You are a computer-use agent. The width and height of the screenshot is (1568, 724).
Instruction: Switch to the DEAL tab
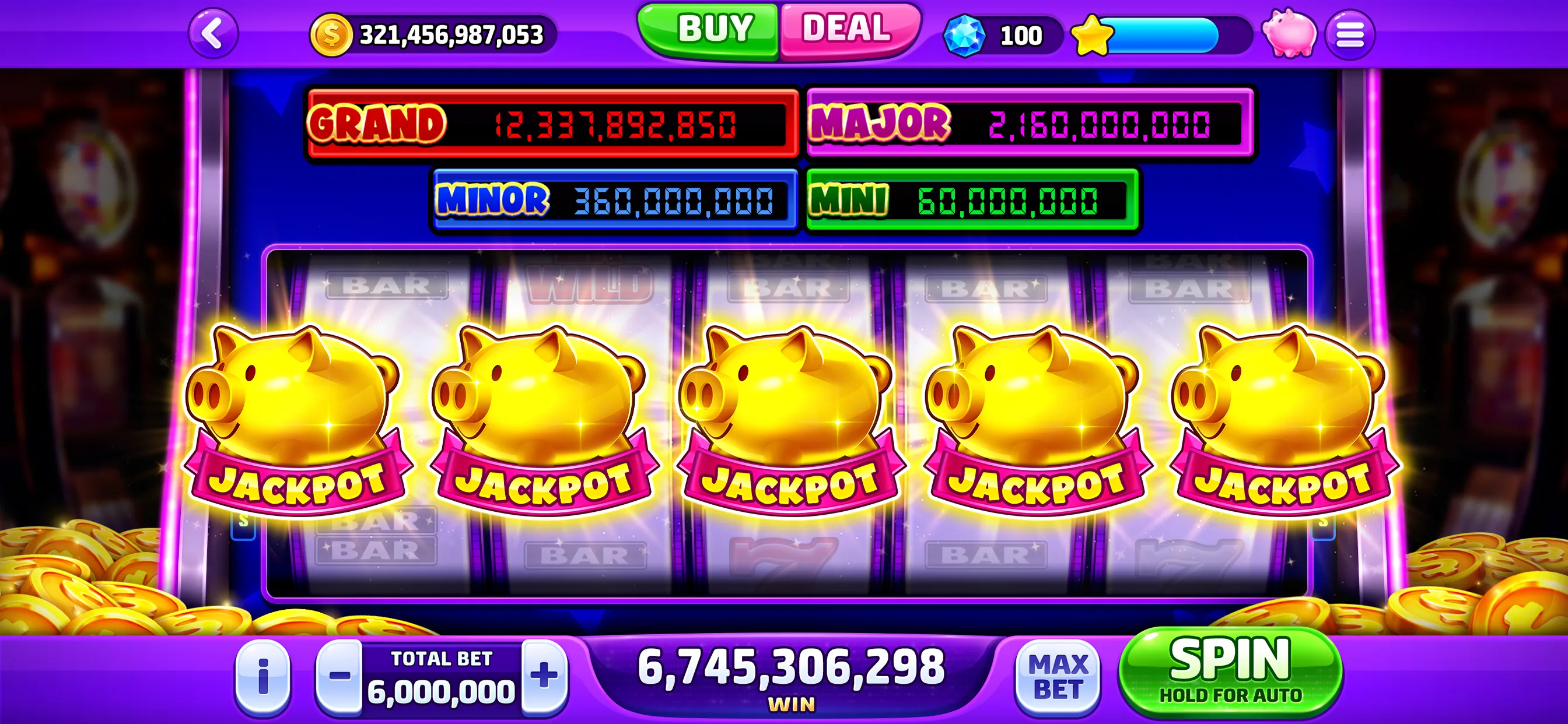(x=848, y=27)
